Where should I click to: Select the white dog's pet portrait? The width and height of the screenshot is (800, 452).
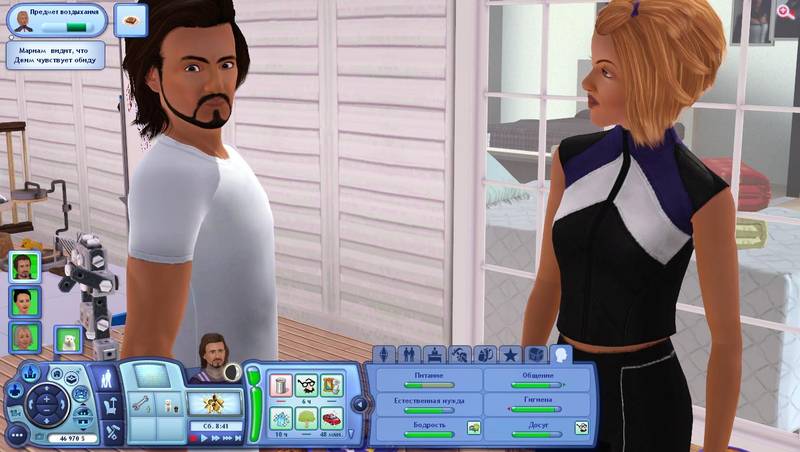[x=68, y=340]
